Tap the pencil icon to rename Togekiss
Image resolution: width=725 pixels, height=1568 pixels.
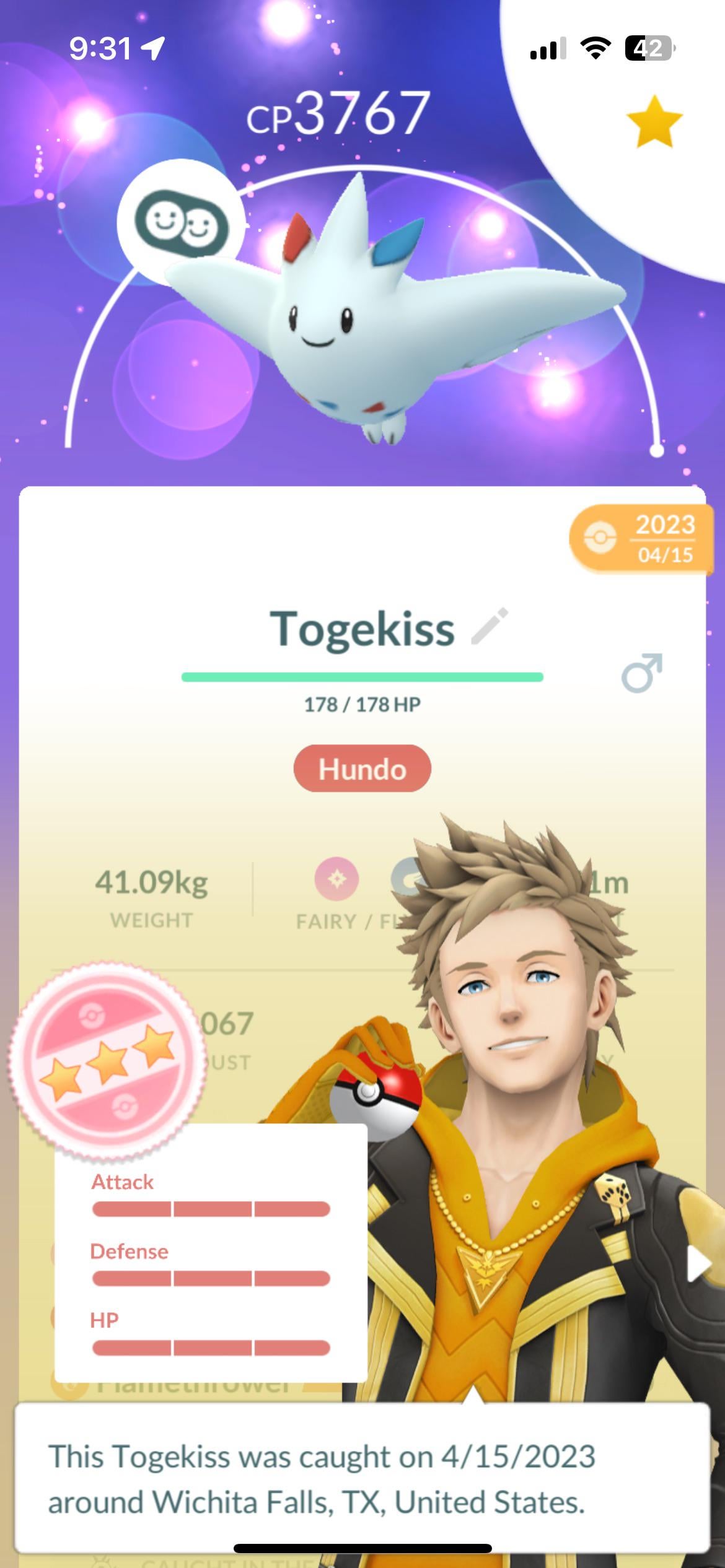pyautogui.click(x=490, y=626)
